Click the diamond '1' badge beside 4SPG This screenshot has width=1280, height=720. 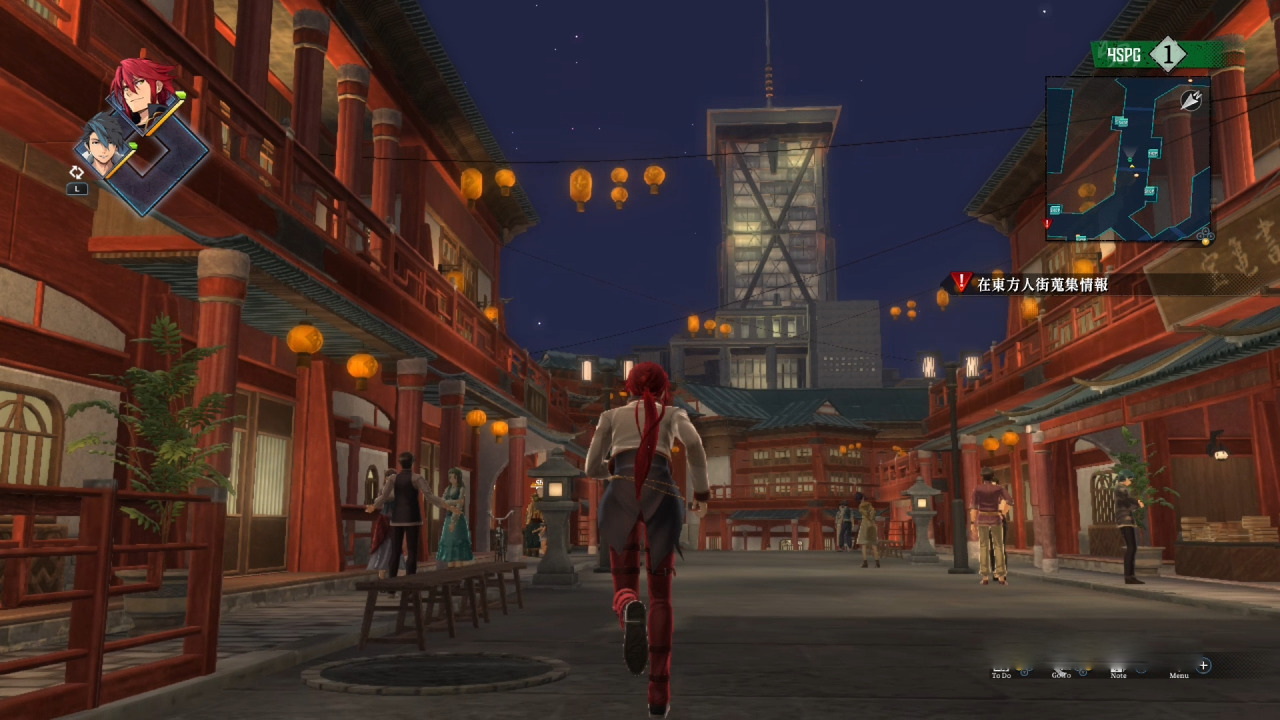(1169, 55)
